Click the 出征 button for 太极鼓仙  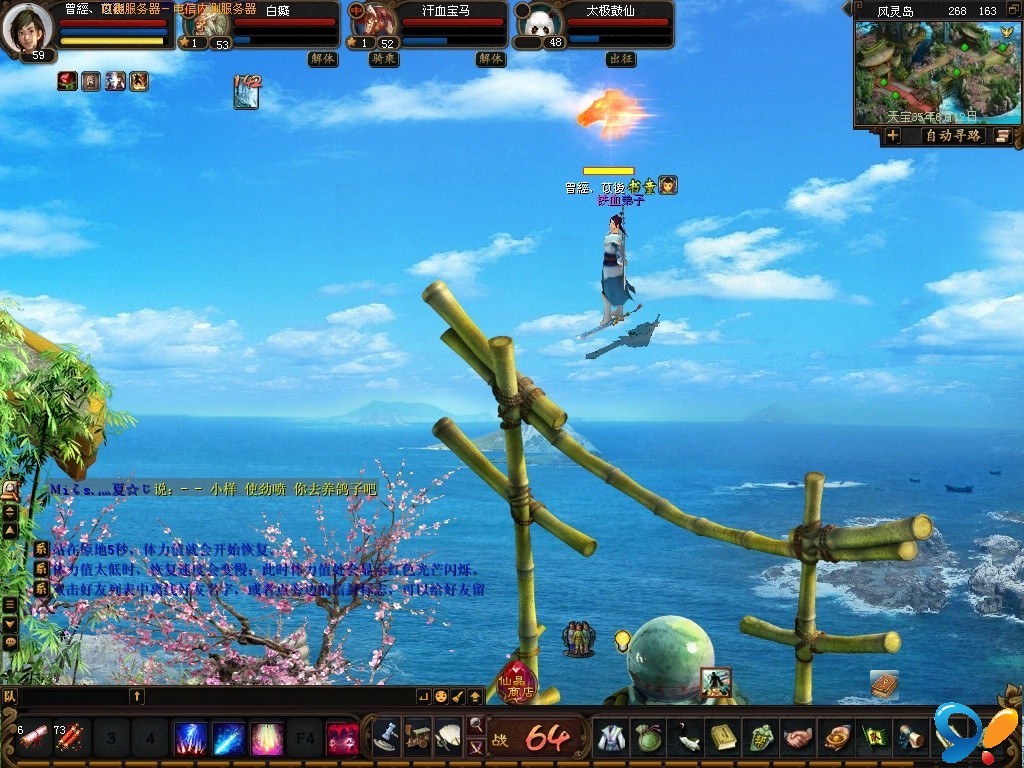click(621, 59)
